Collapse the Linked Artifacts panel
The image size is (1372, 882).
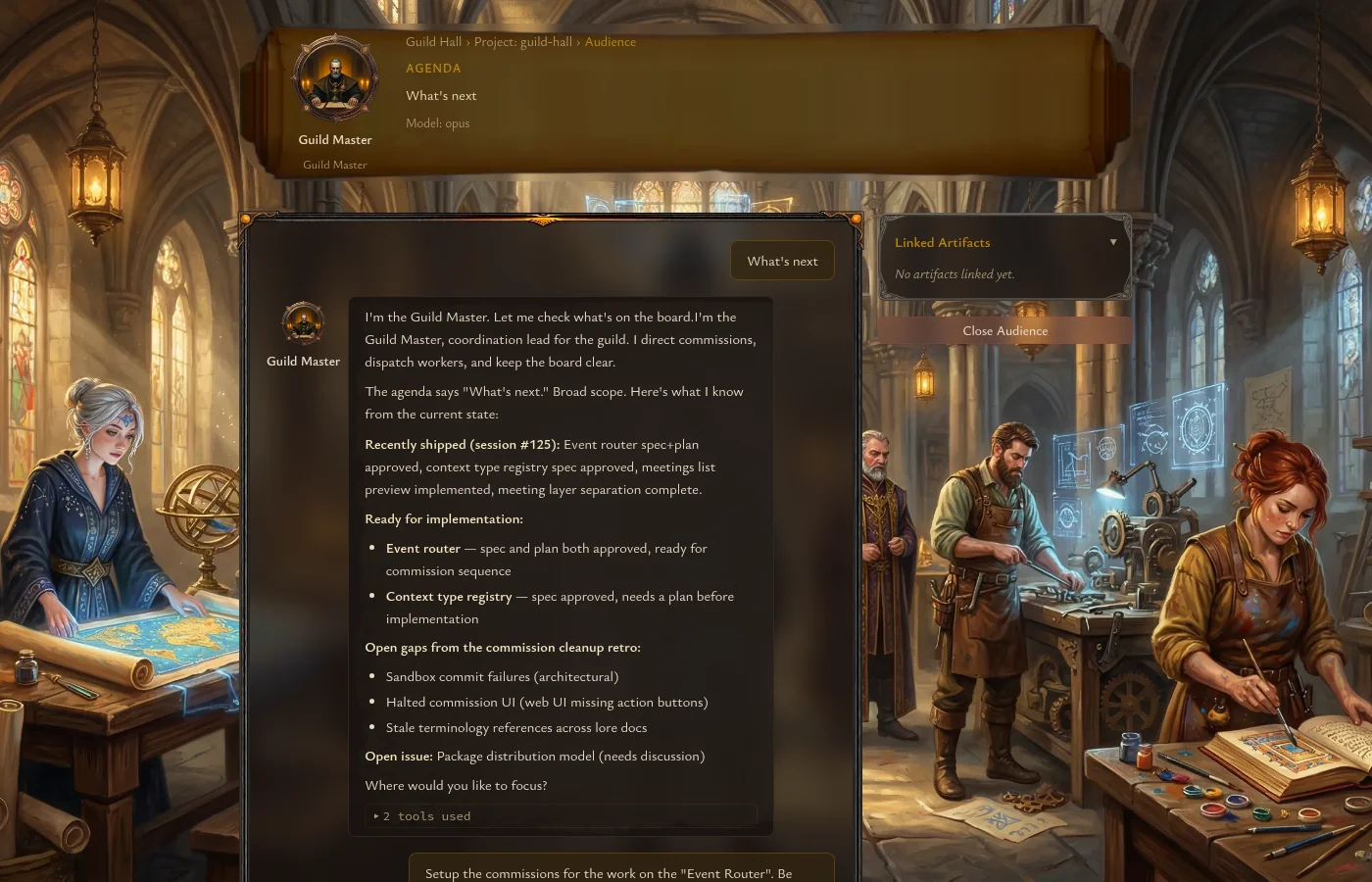(1112, 242)
